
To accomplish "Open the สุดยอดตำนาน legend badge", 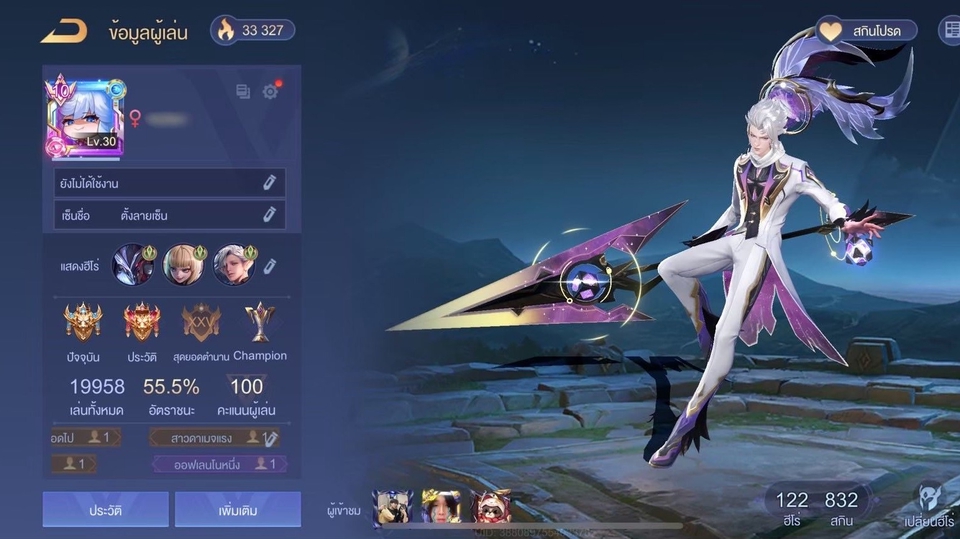I will coord(201,322).
